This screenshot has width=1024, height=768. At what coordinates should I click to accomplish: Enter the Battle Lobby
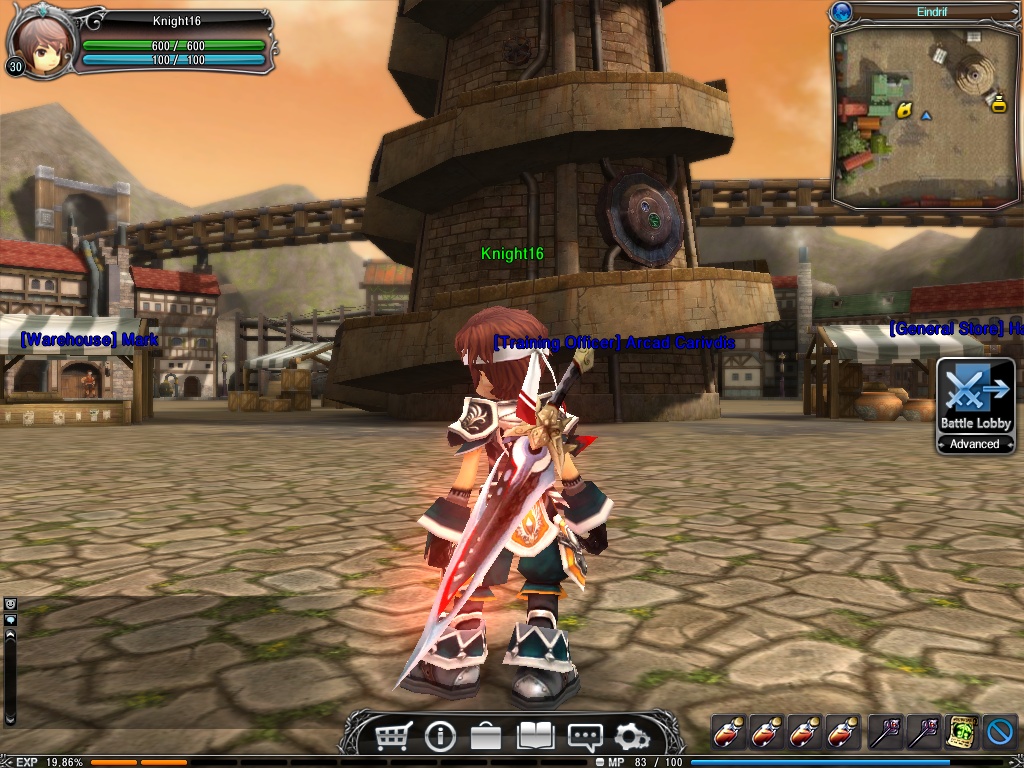pos(975,396)
